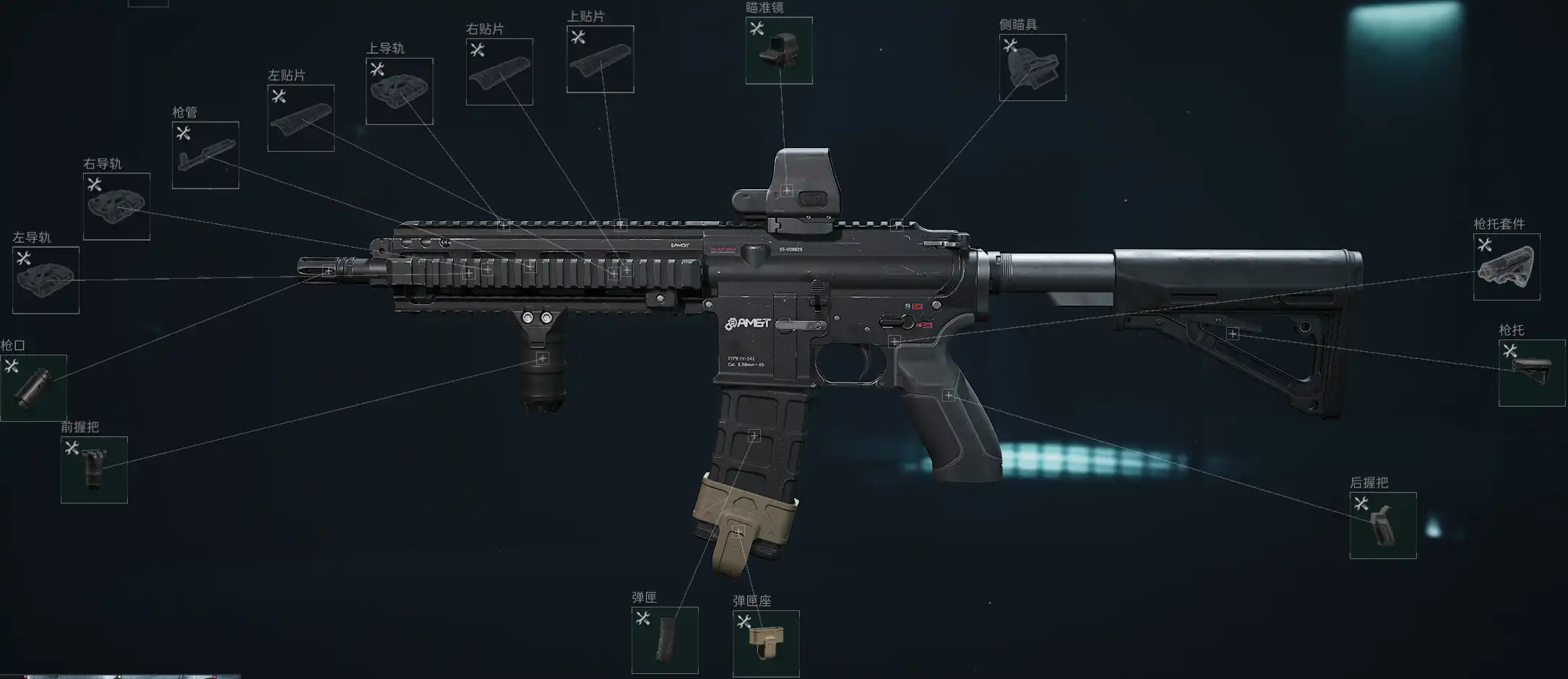The image size is (1568, 679).
Task: Open the 后握把 rear grip slot
Action: point(1383,525)
